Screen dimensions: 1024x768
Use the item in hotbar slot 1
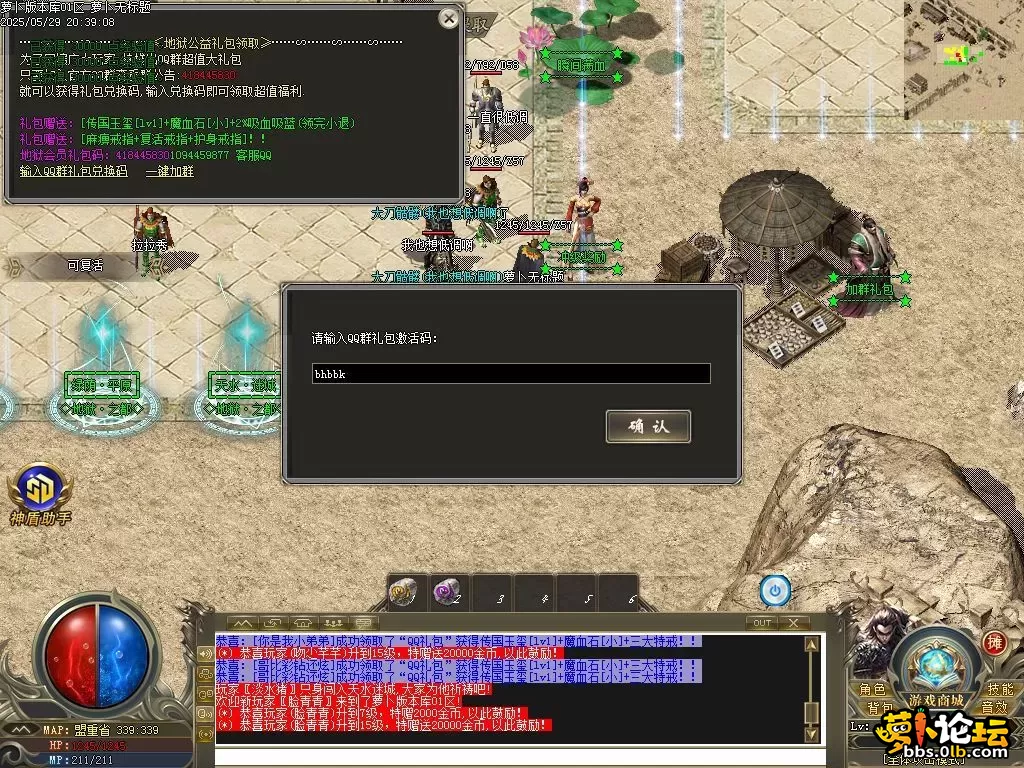click(x=403, y=592)
